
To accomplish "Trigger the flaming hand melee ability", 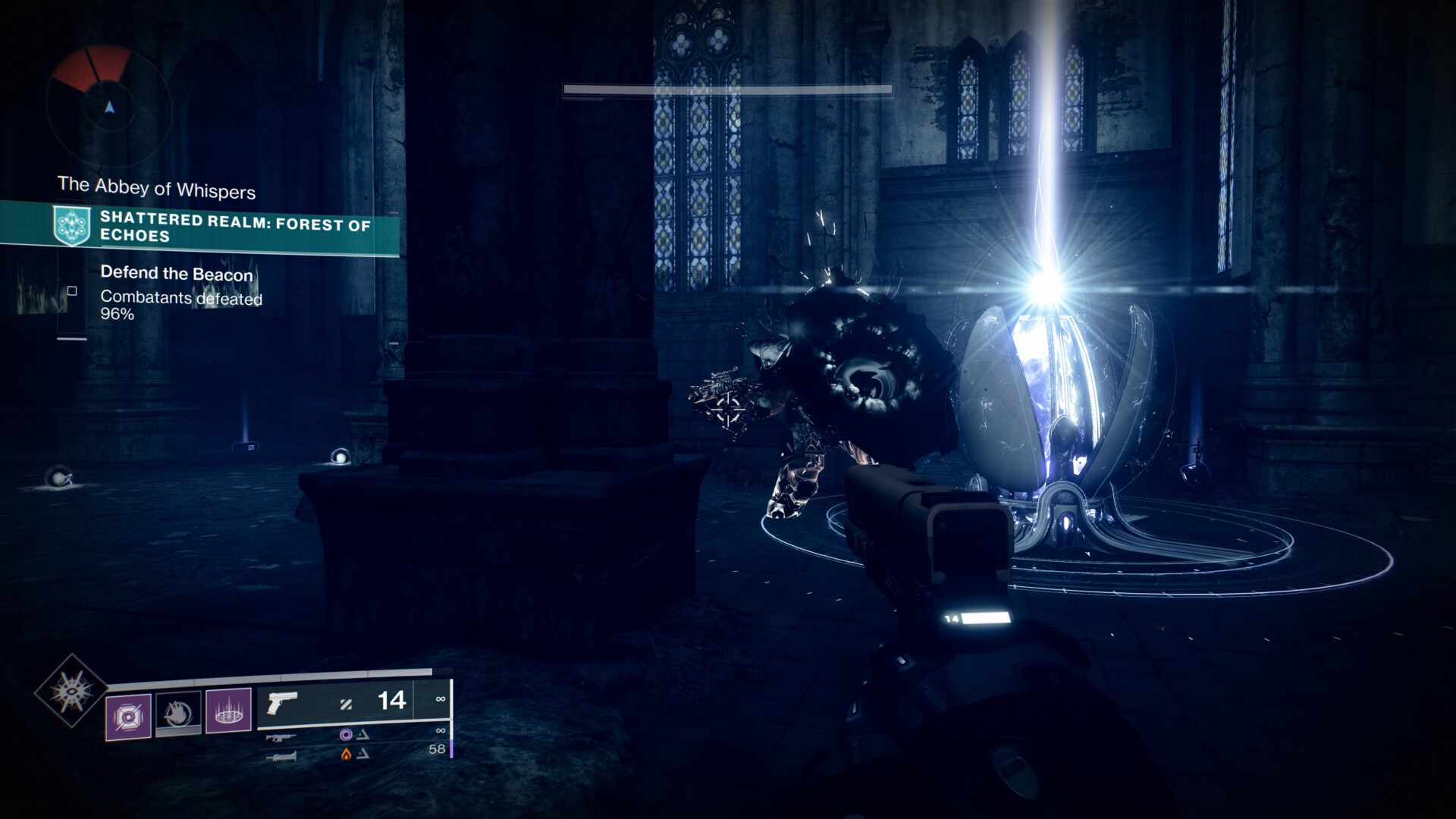I will tap(178, 713).
